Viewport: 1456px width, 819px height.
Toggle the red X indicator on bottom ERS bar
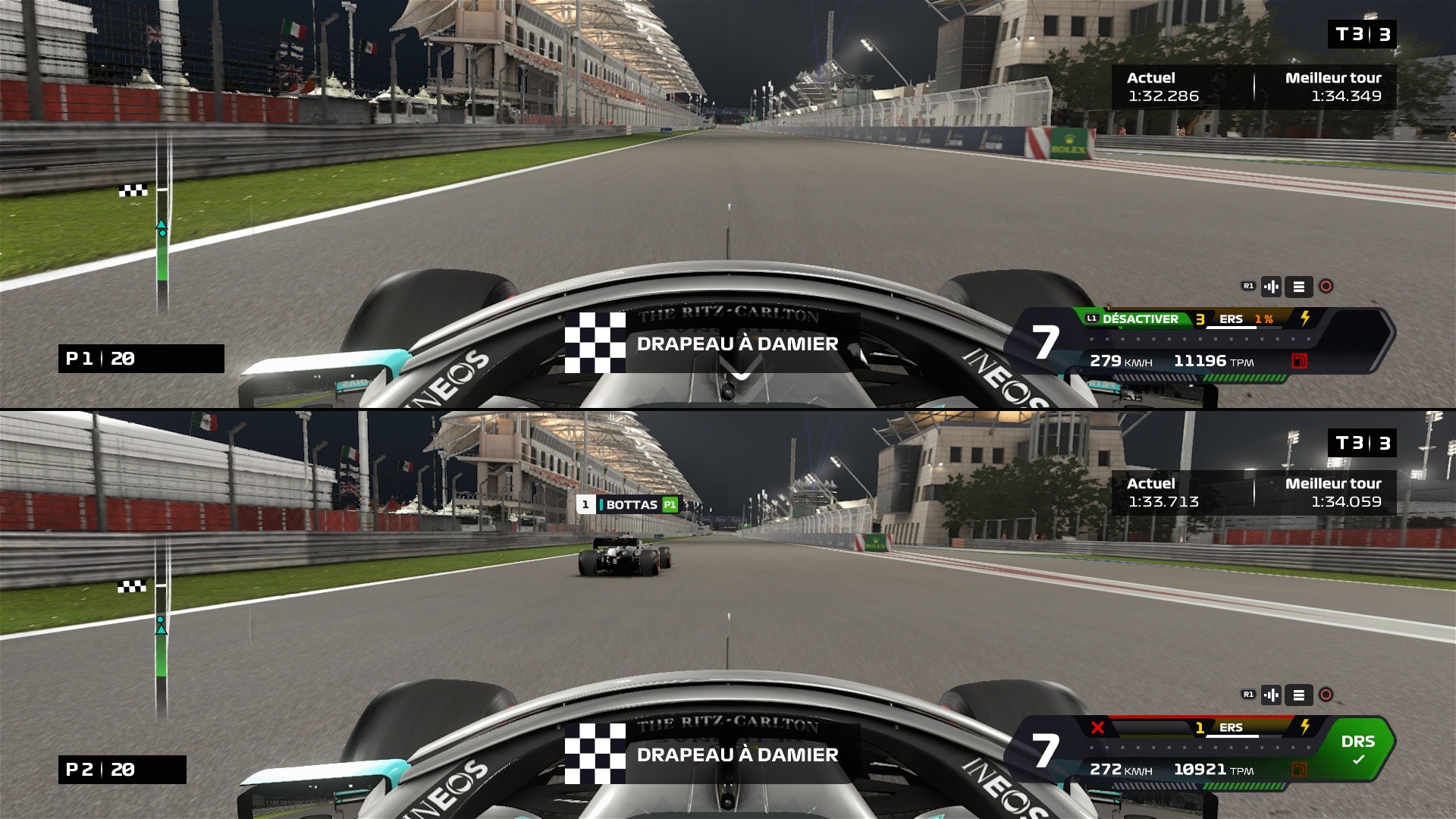(1098, 727)
